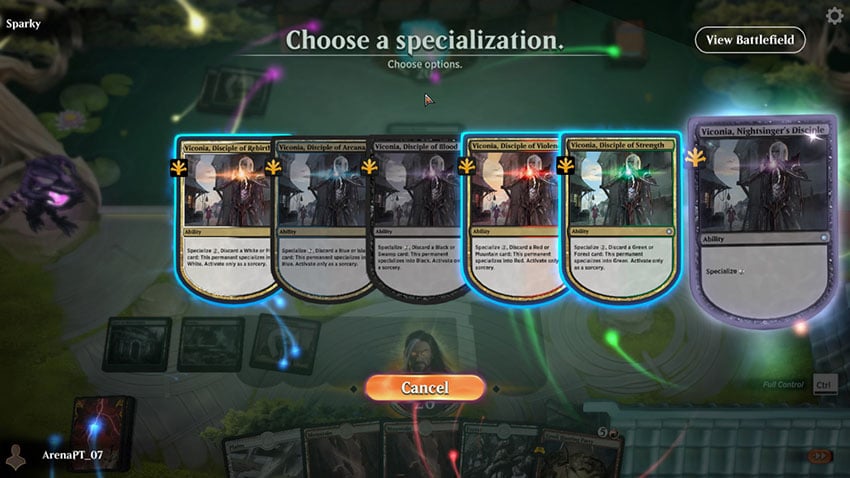The height and width of the screenshot is (478, 850).
Task: Click the View Battlefield button
Action: pyautogui.click(x=749, y=40)
